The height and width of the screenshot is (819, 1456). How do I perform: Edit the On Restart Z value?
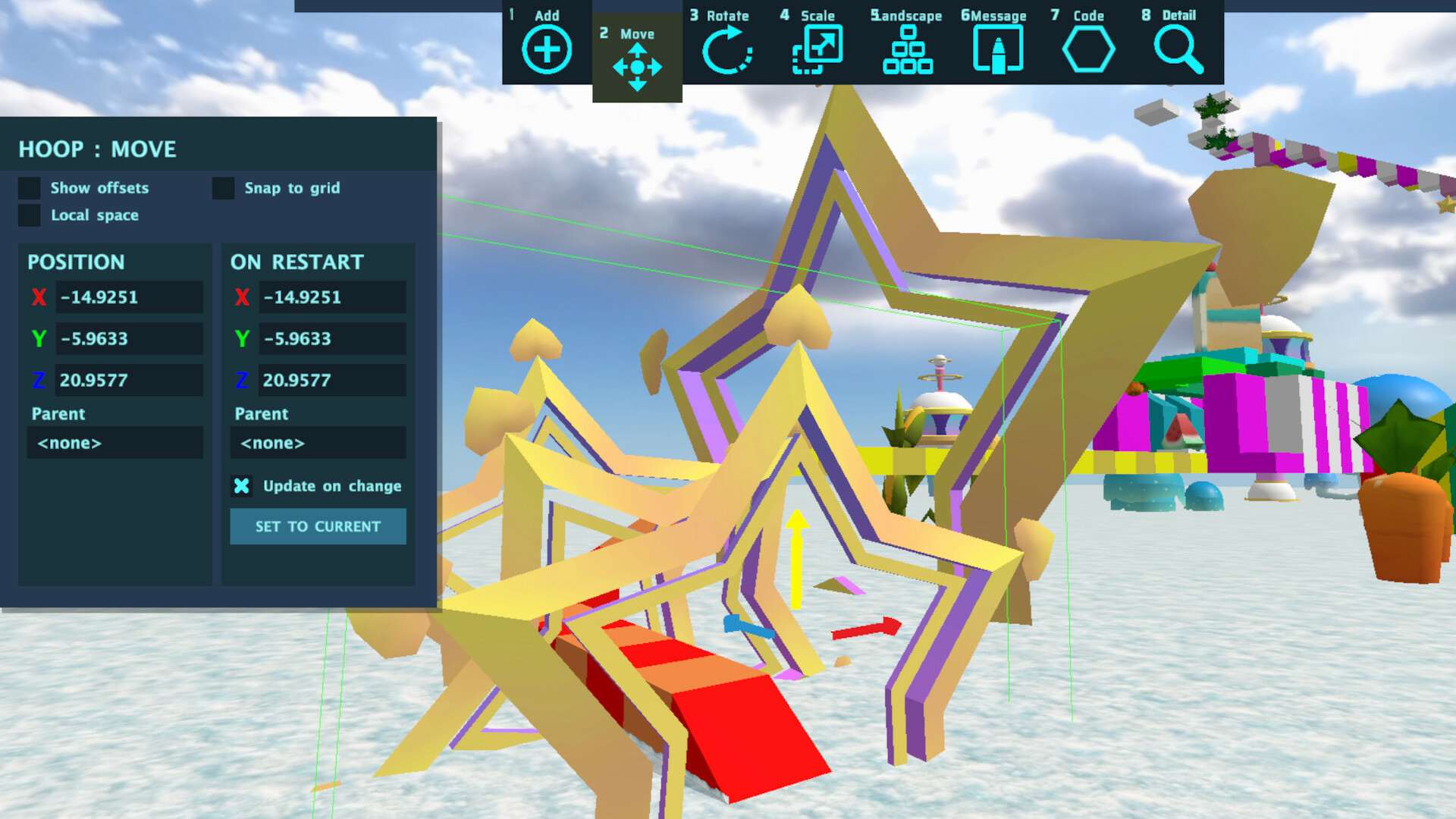point(332,380)
